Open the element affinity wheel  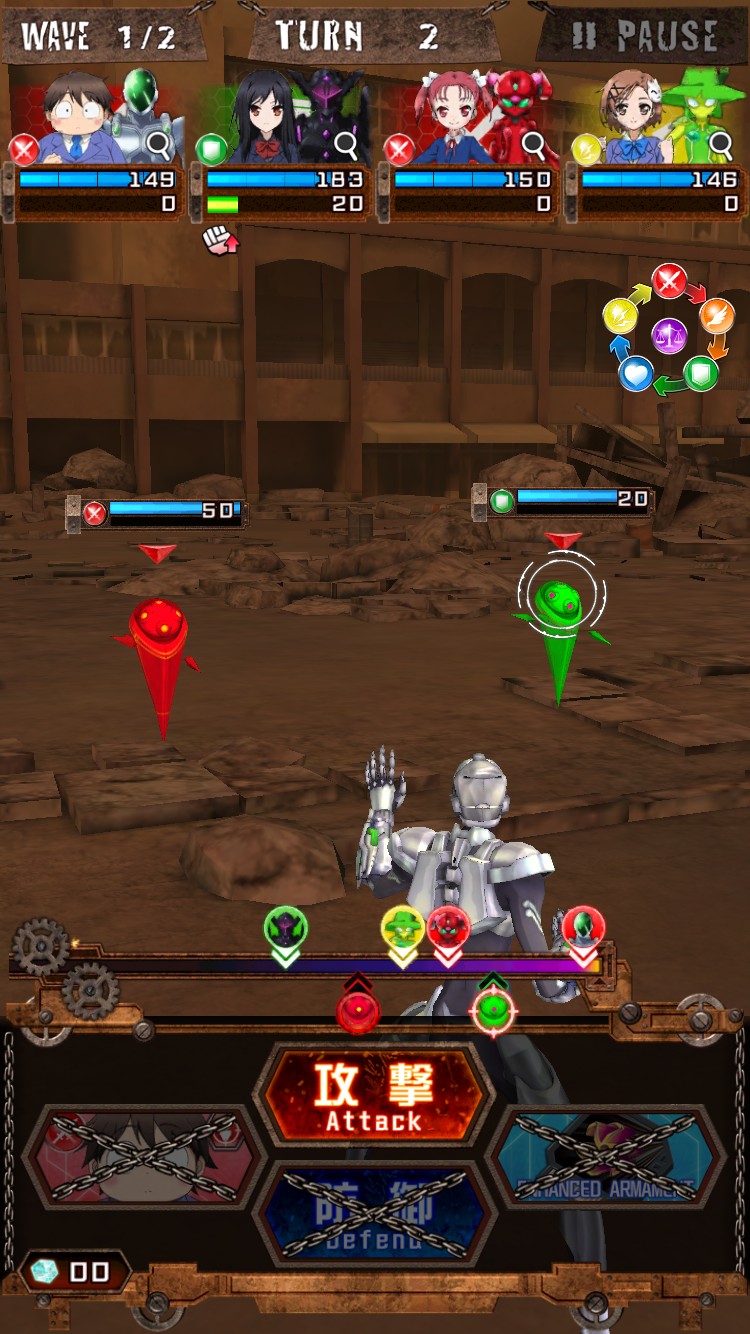point(669,334)
